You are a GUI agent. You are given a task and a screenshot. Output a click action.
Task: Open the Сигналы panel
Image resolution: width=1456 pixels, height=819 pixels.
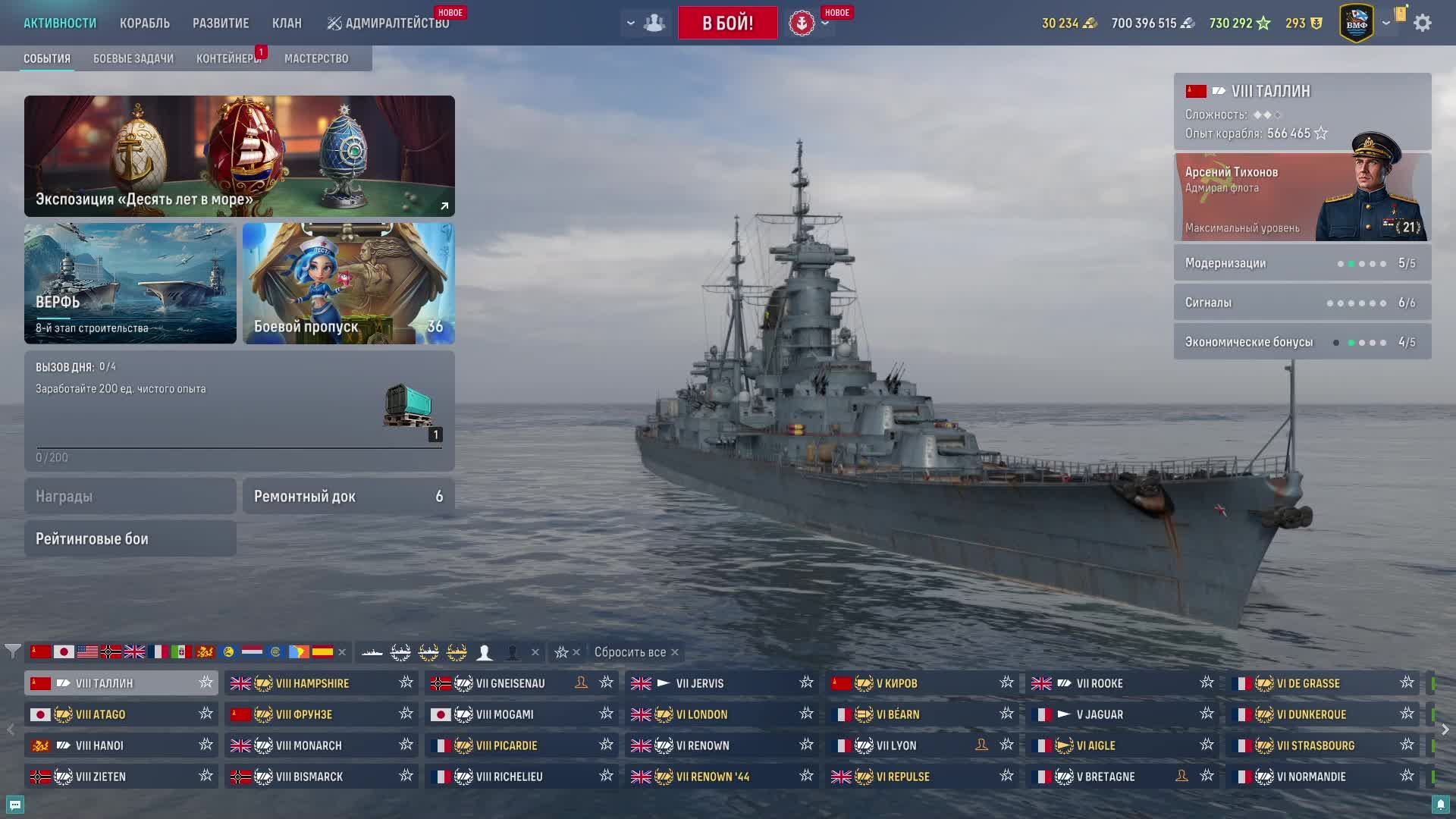click(1302, 303)
